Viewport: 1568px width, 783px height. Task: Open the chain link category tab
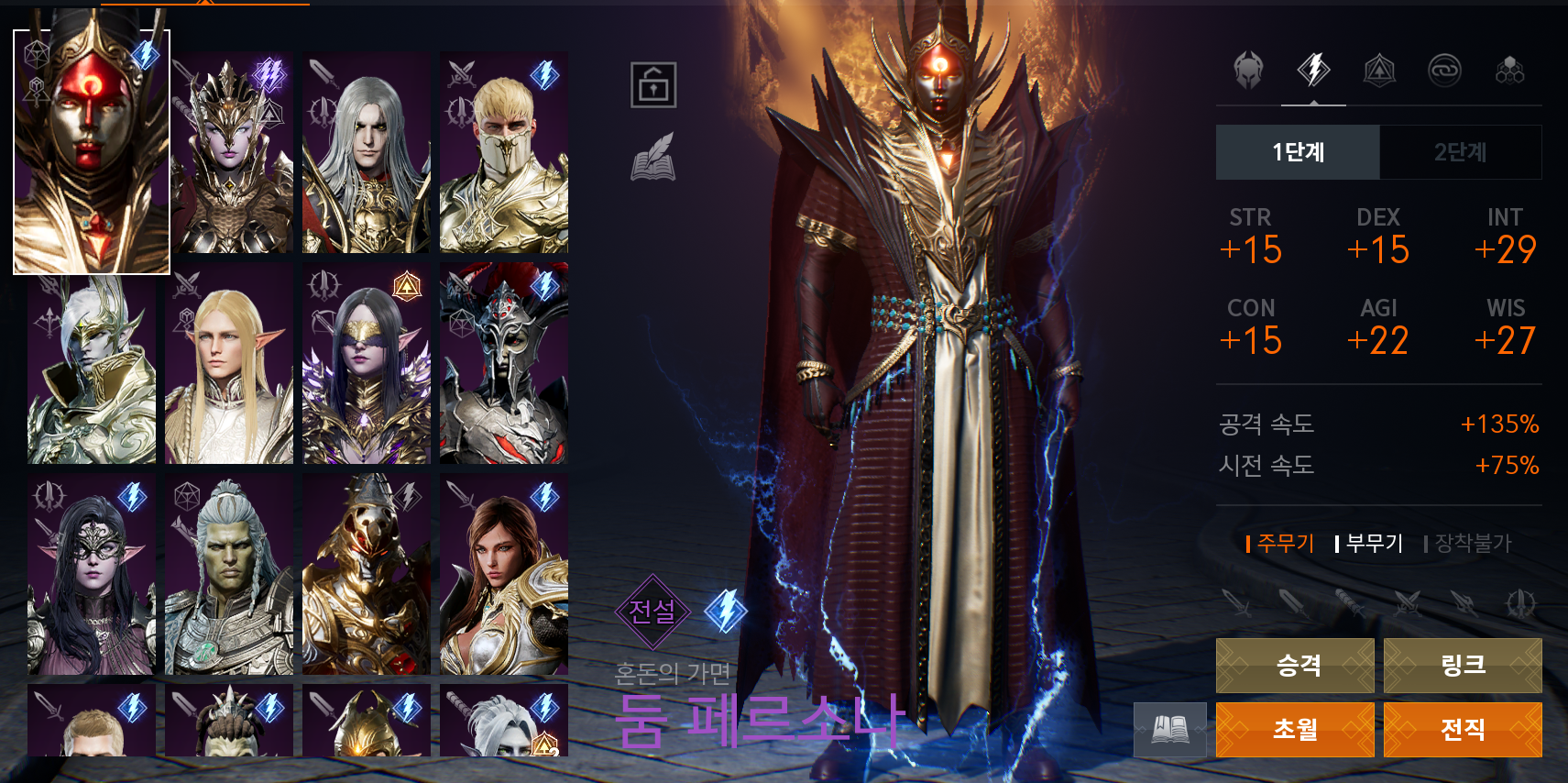click(x=1444, y=70)
